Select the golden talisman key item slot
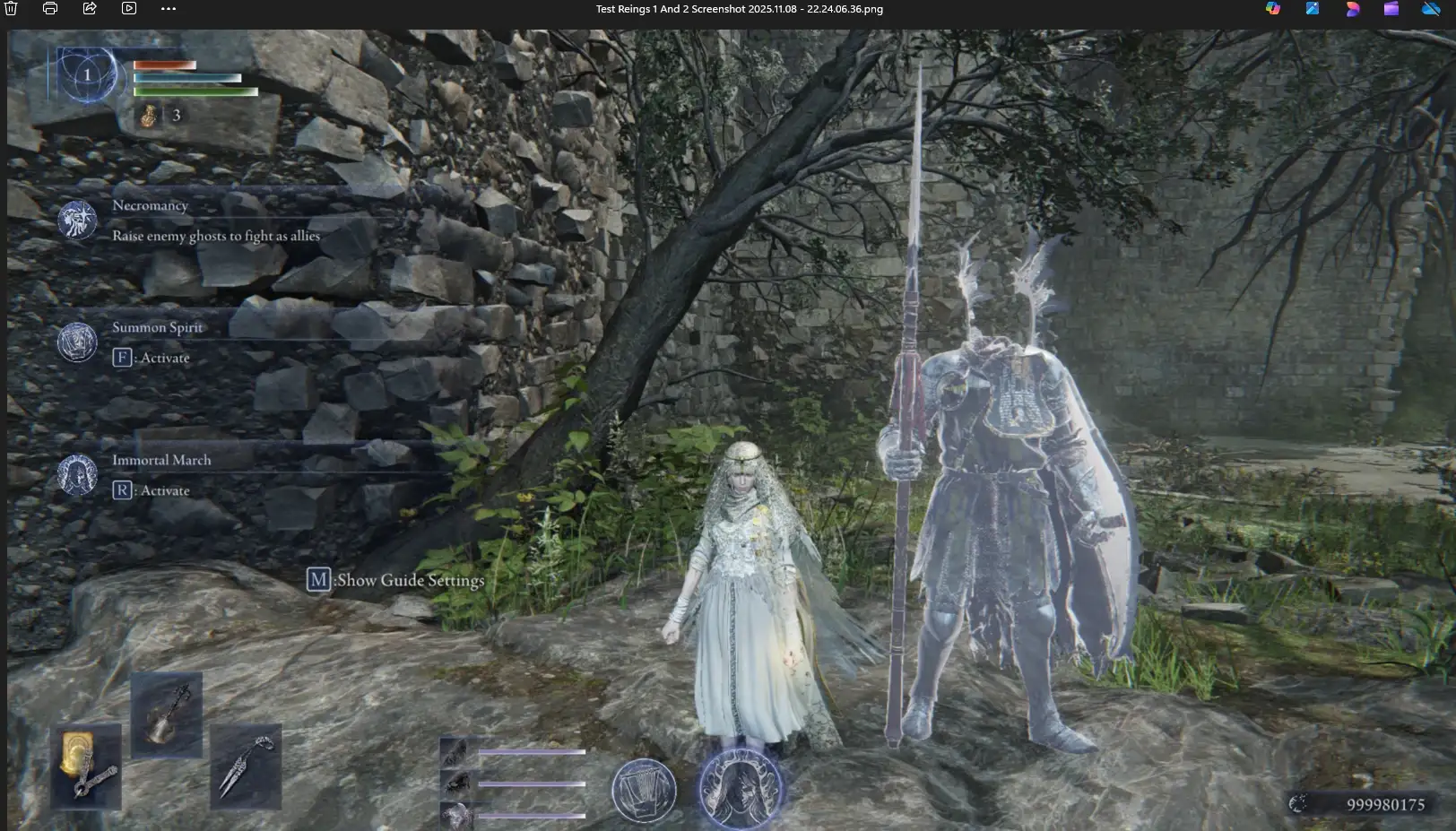The width and height of the screenshot is (1456, 831). [x=87, y=766]
